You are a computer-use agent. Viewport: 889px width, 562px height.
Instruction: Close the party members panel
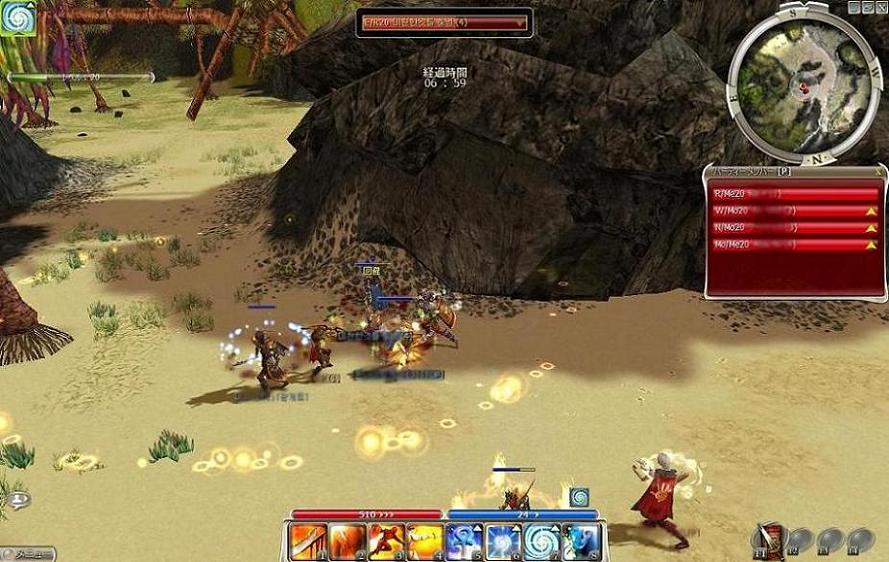coord(879,171)
